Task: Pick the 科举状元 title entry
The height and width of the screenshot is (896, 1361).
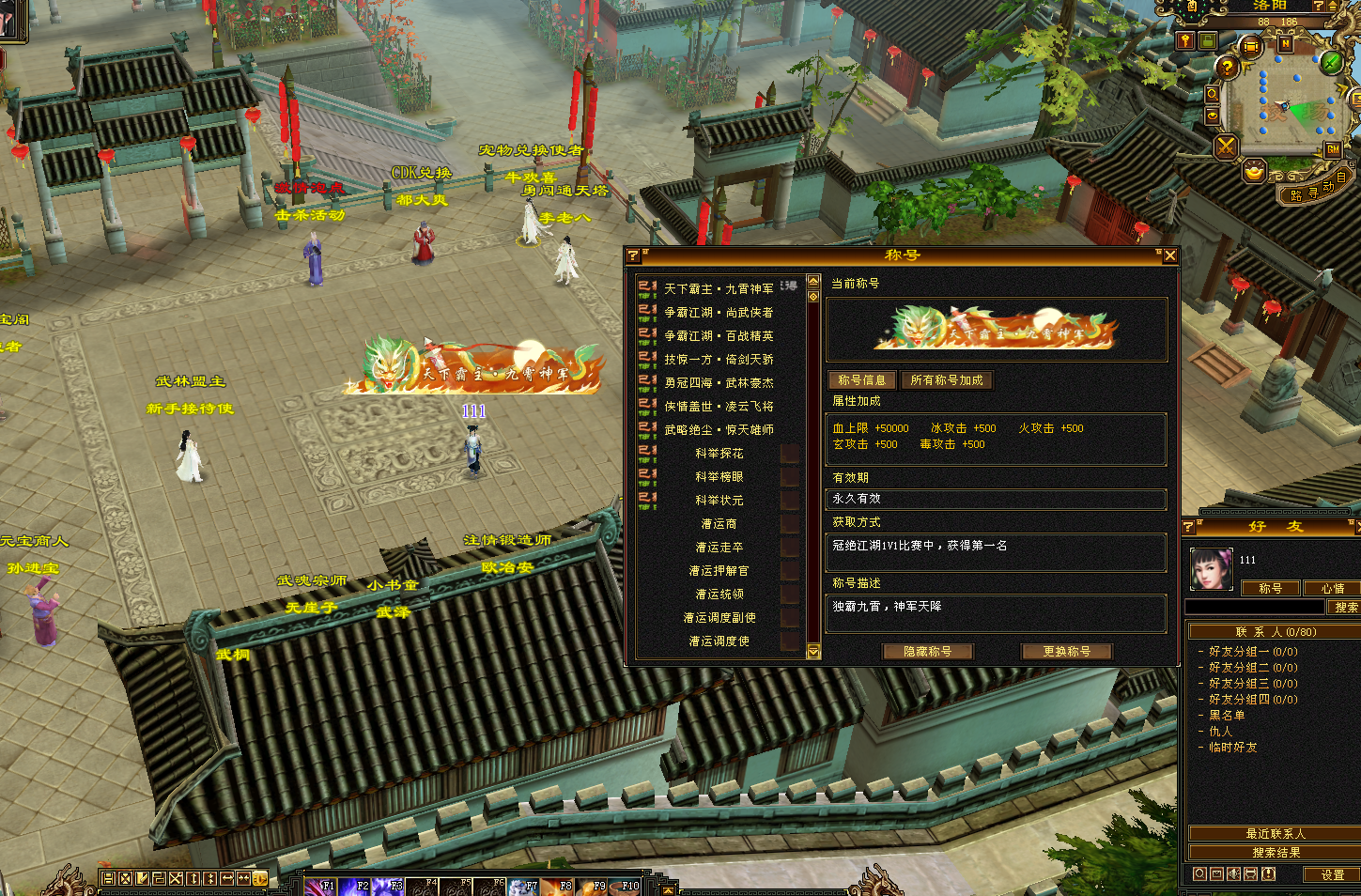Action: [719, 501]
